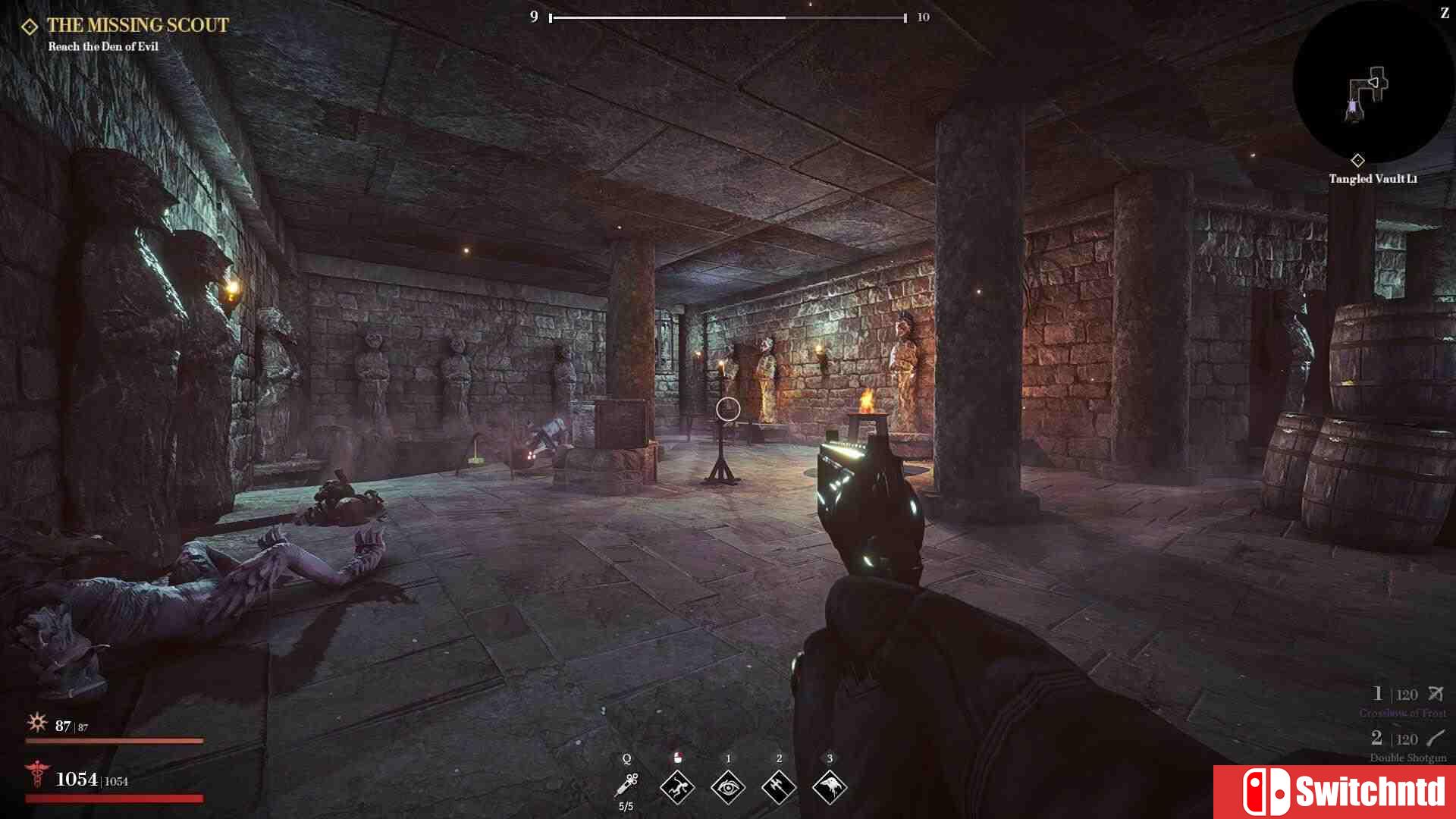
Task: Cast the trident spear ability
Action: [779, 787]
